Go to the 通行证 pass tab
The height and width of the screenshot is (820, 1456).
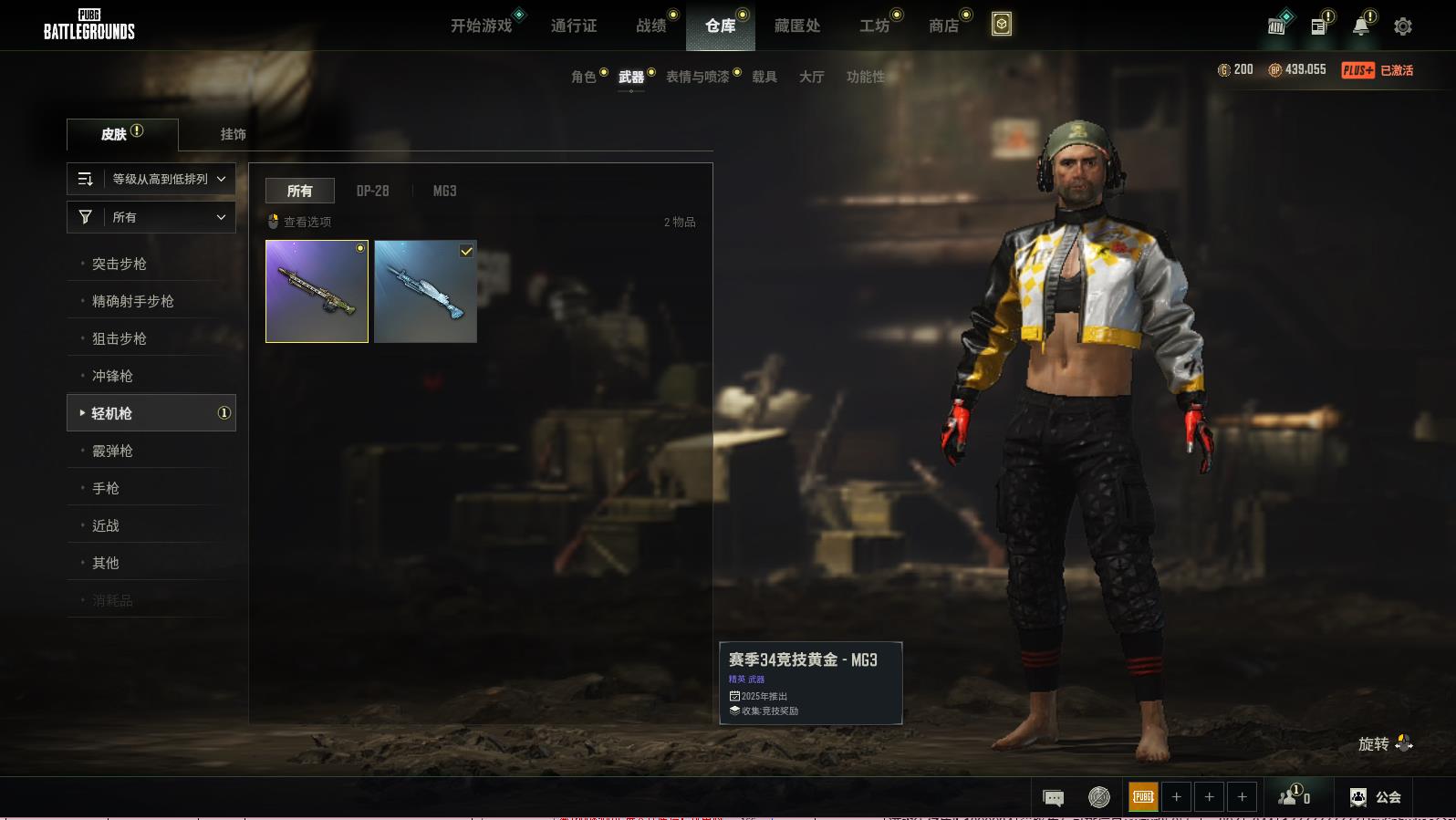coord(574,26)
